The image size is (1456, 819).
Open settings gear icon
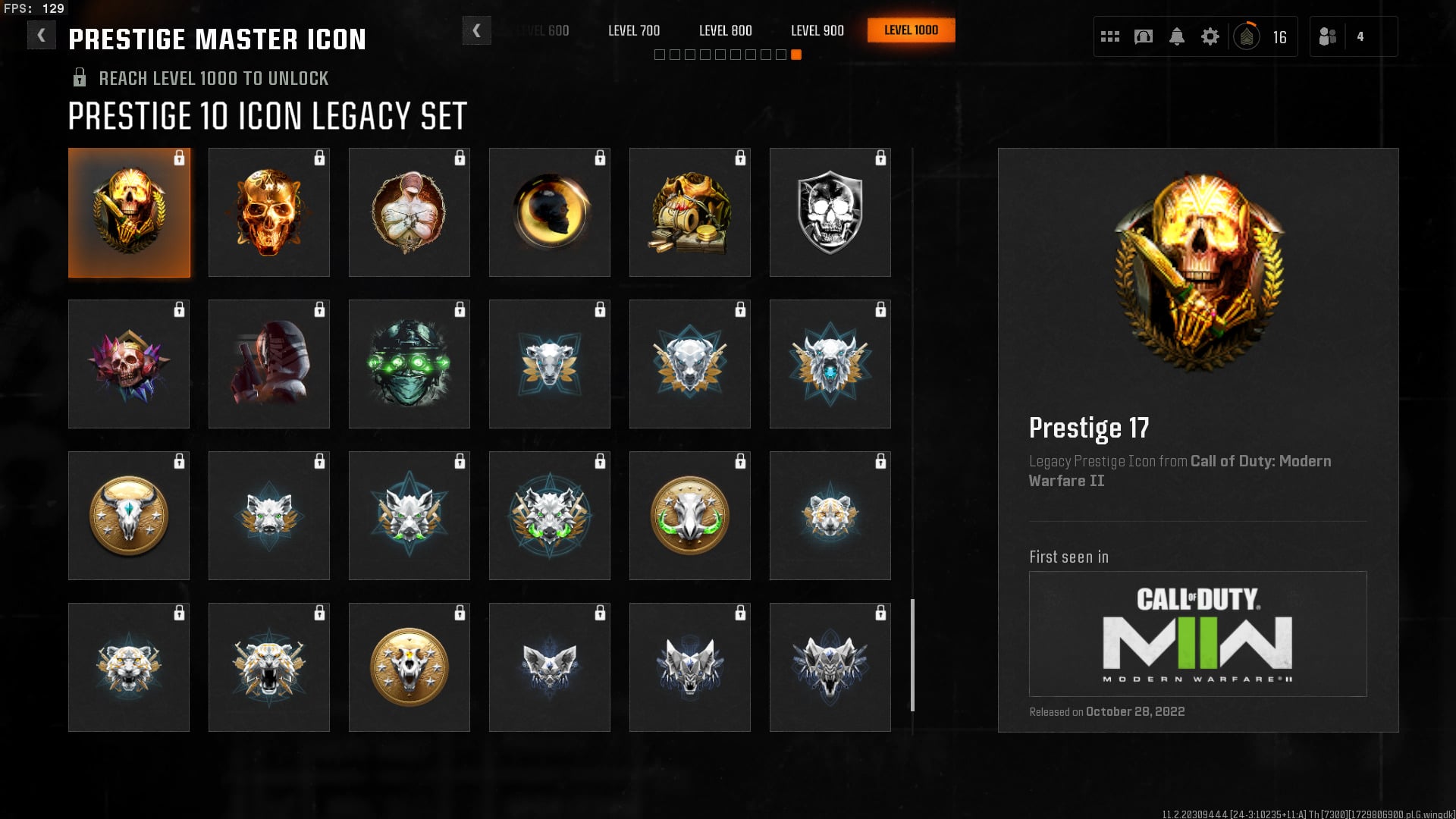coord(1210,36)
